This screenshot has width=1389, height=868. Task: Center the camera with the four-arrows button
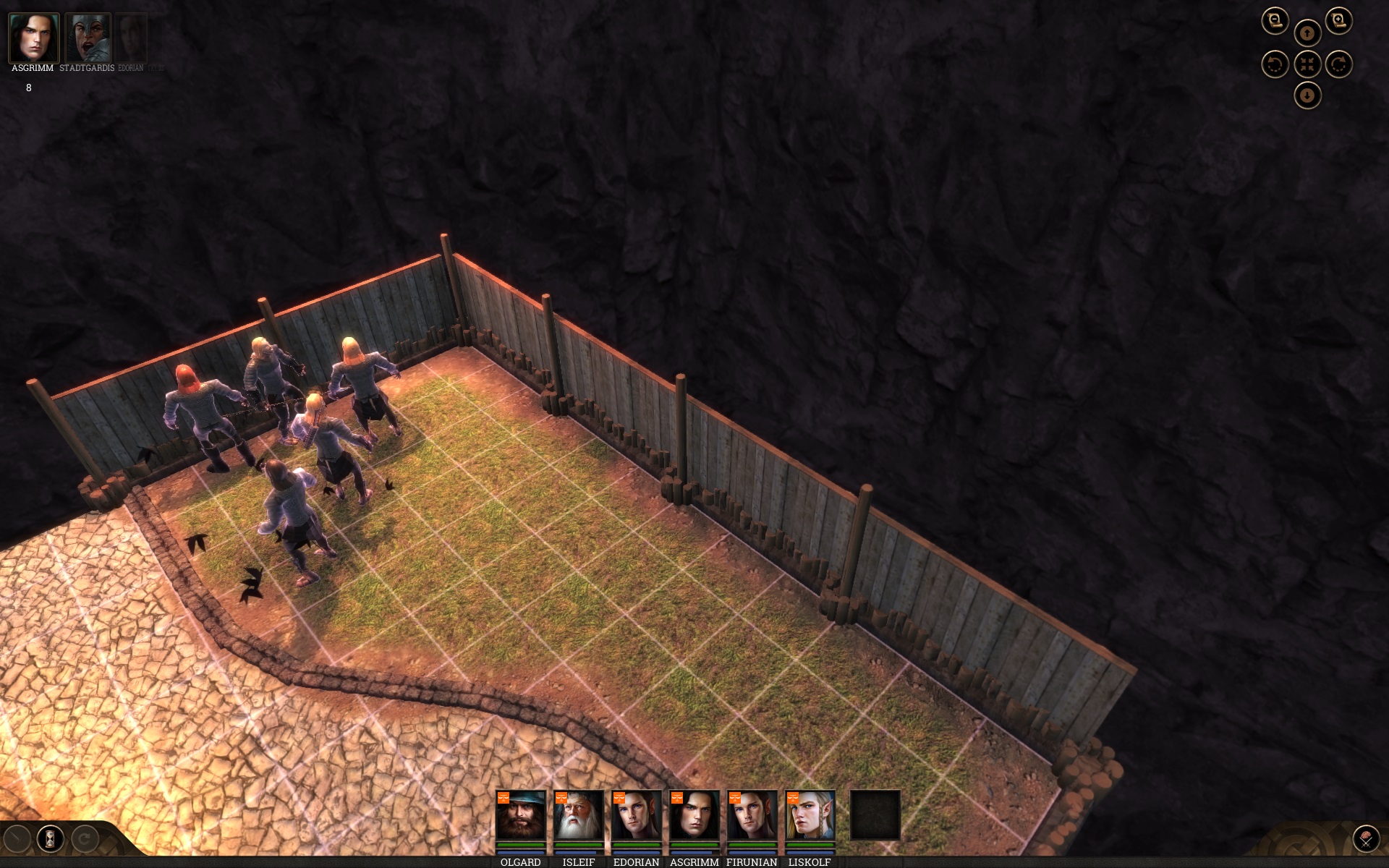tap(1307, 64)
